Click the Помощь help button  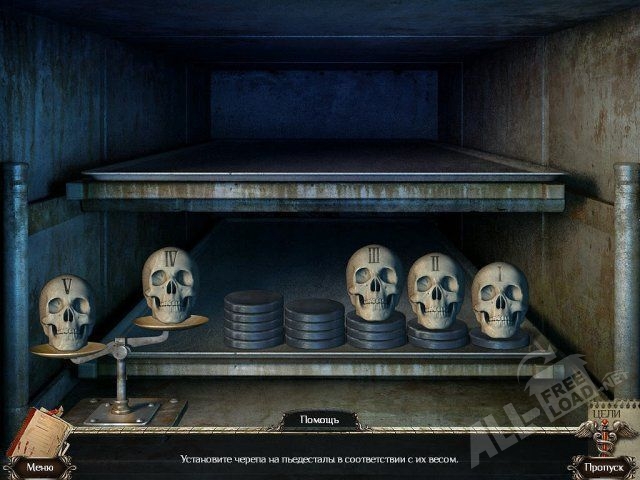point(314,420)
